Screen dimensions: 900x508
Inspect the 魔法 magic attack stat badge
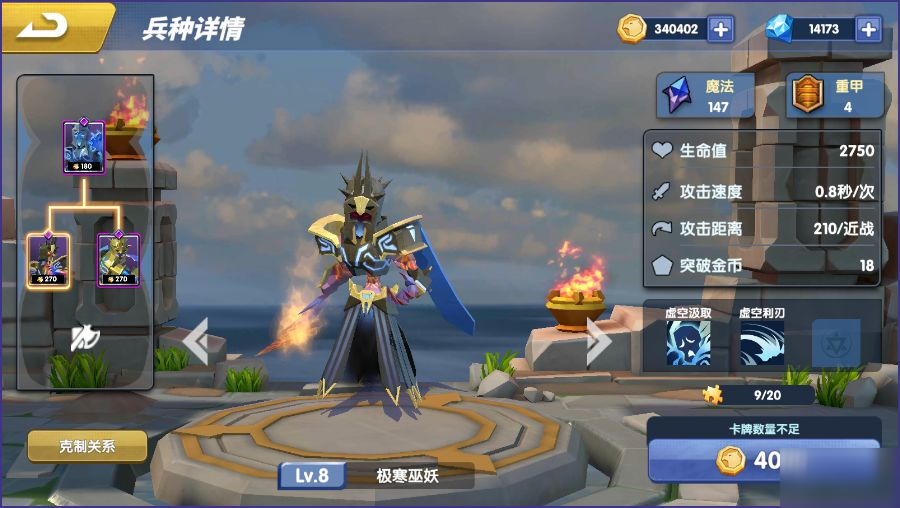coord(705,96)
